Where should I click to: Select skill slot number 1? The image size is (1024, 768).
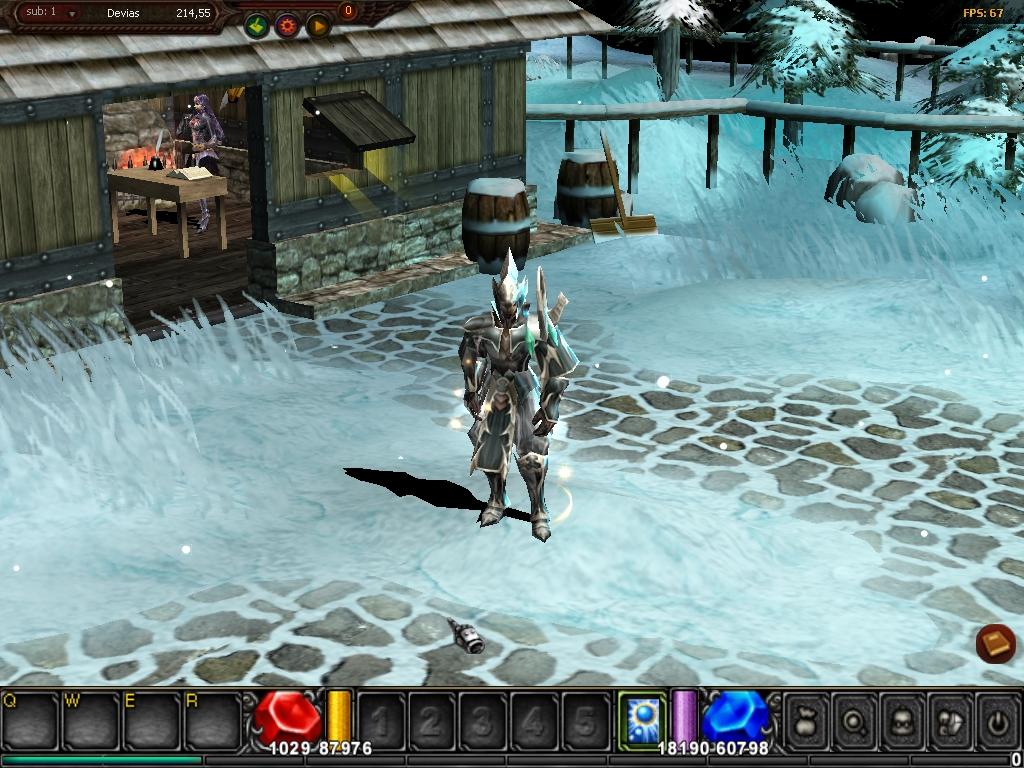[381, 720]
